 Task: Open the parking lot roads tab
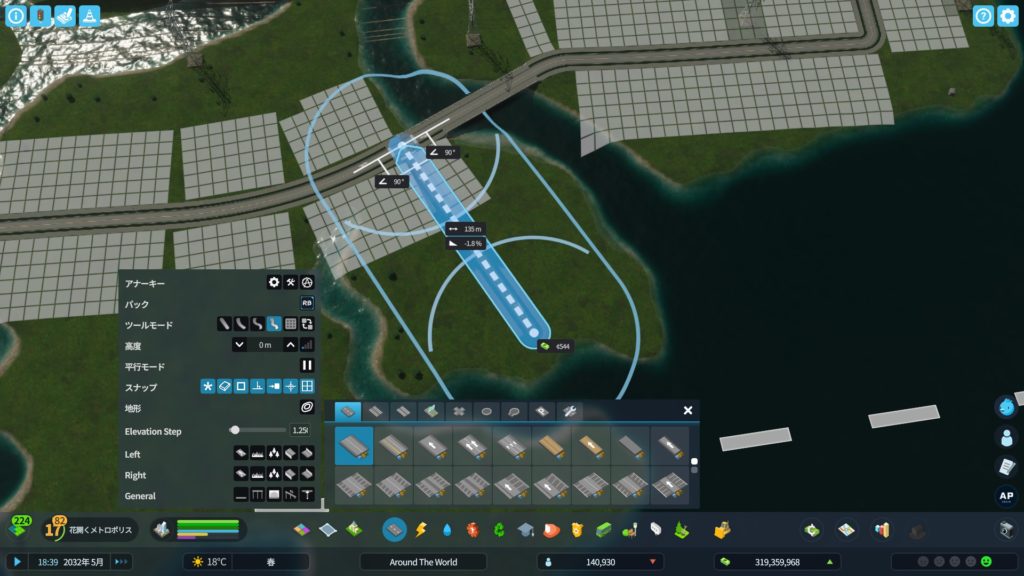click(x=541, y=410)
